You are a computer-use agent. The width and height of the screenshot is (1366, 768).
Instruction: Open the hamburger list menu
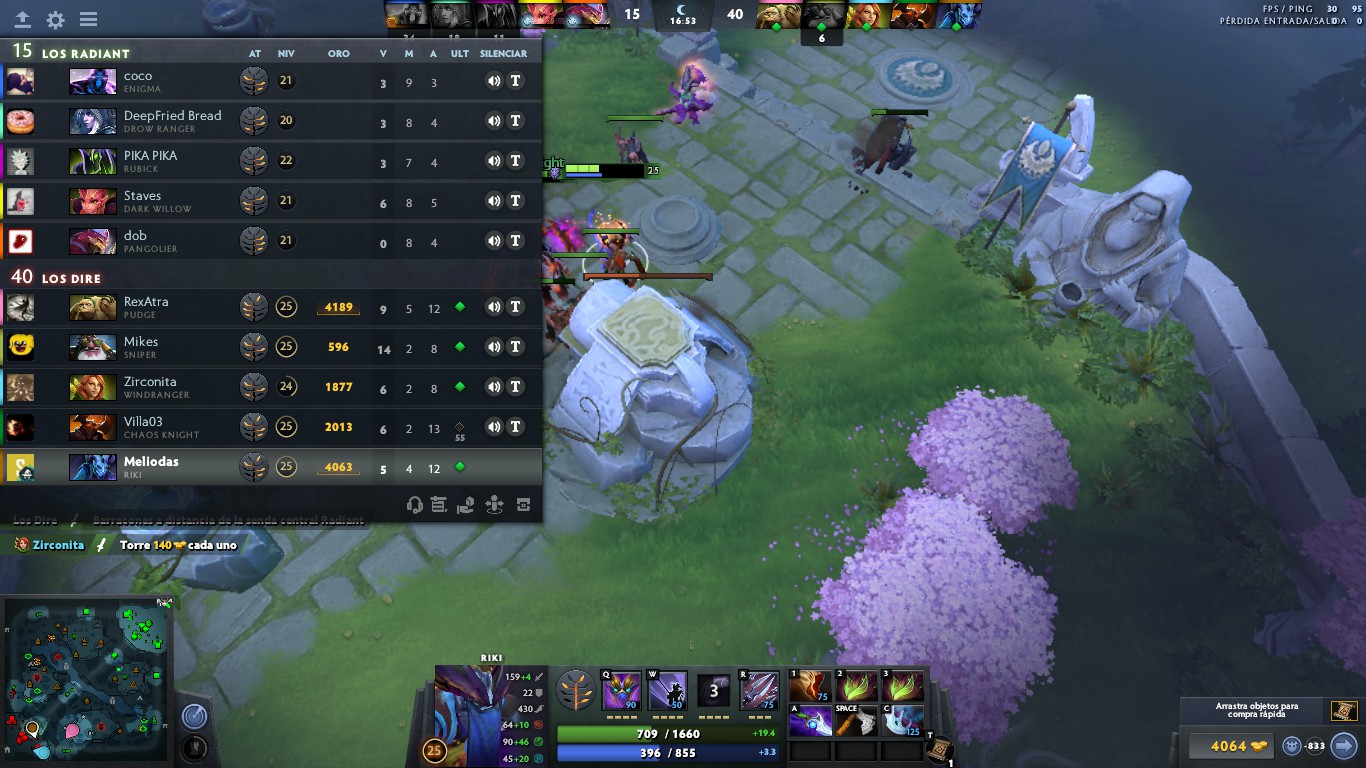click(x=88, y=19)
